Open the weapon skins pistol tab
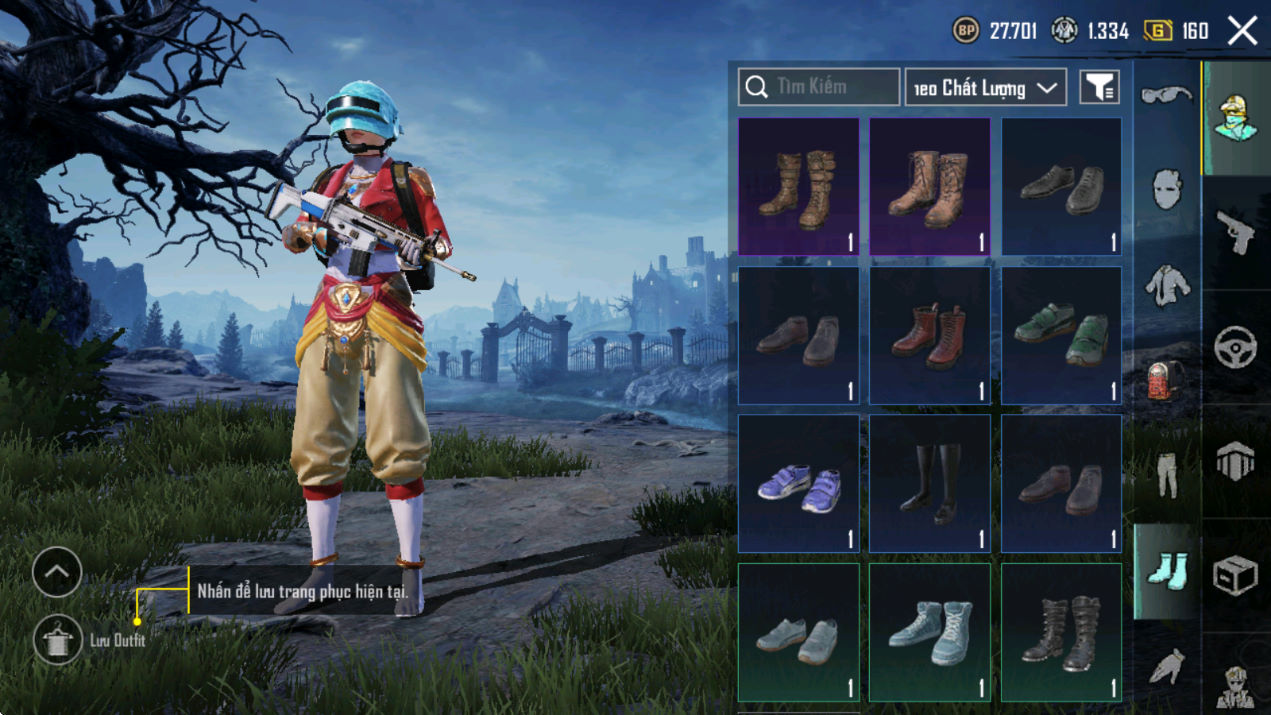This screenshot has height=715, width=1271. pos(1236,233)
